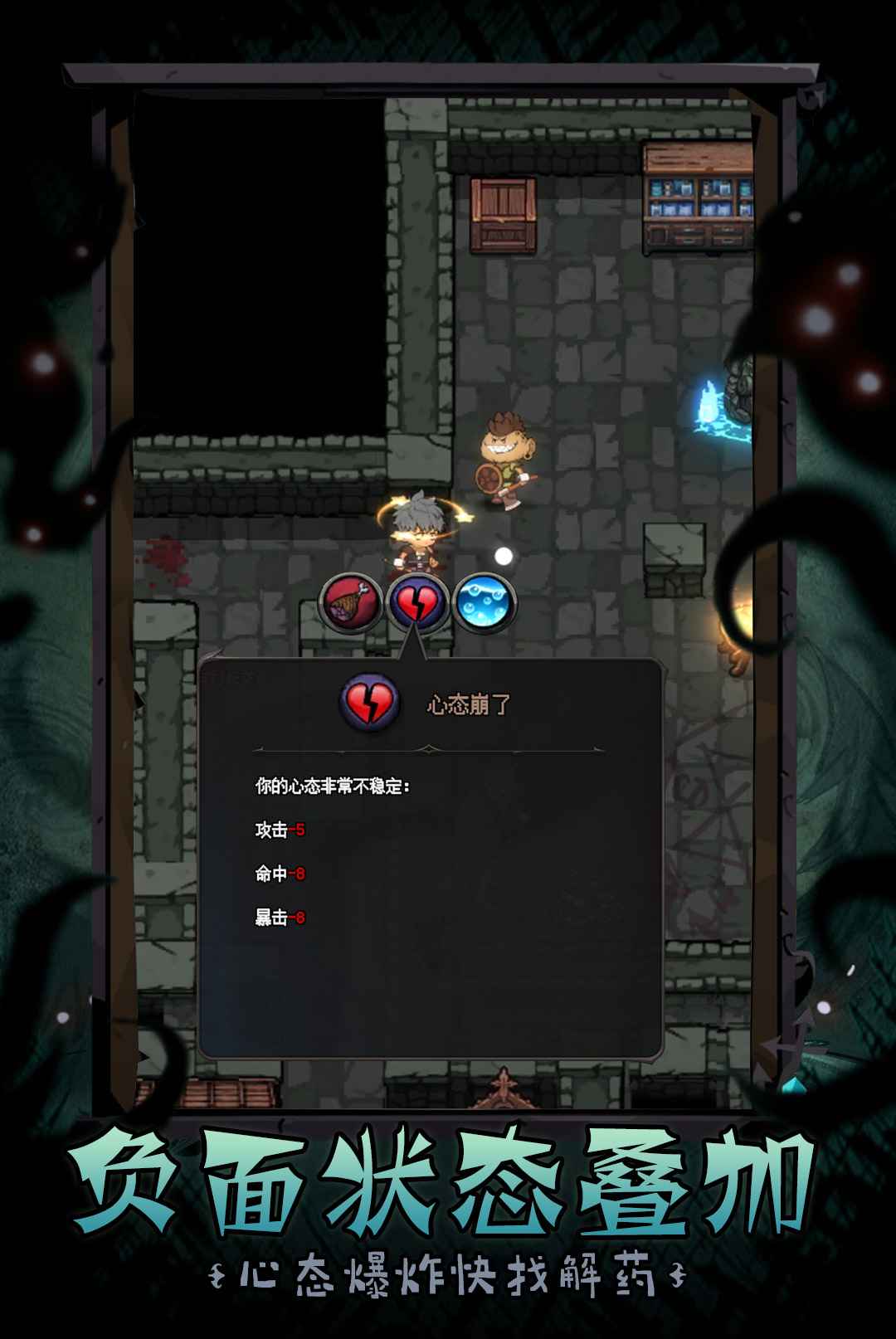Image resolution: width=896 pixels, height=1339 pixels.
Task: Tap the broken heart status icon
Action: pos(417,603)
